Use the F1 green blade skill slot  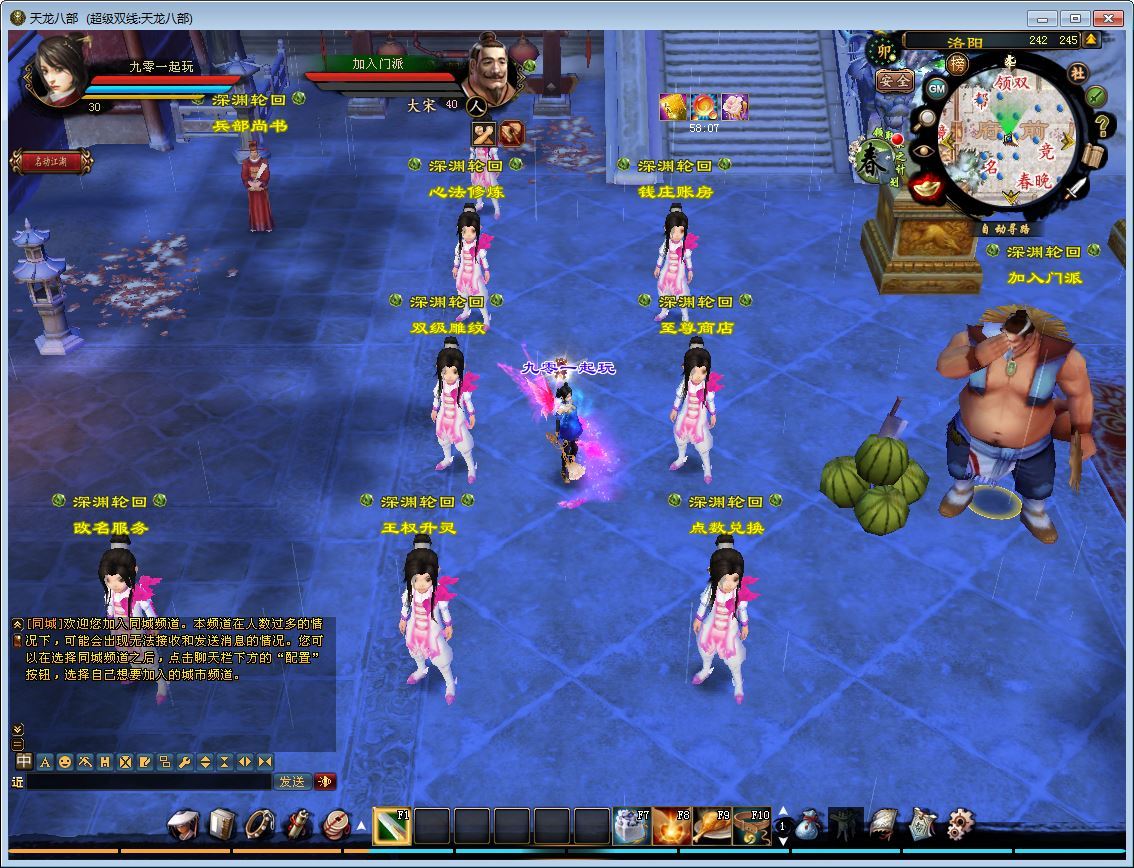[391, 827]
